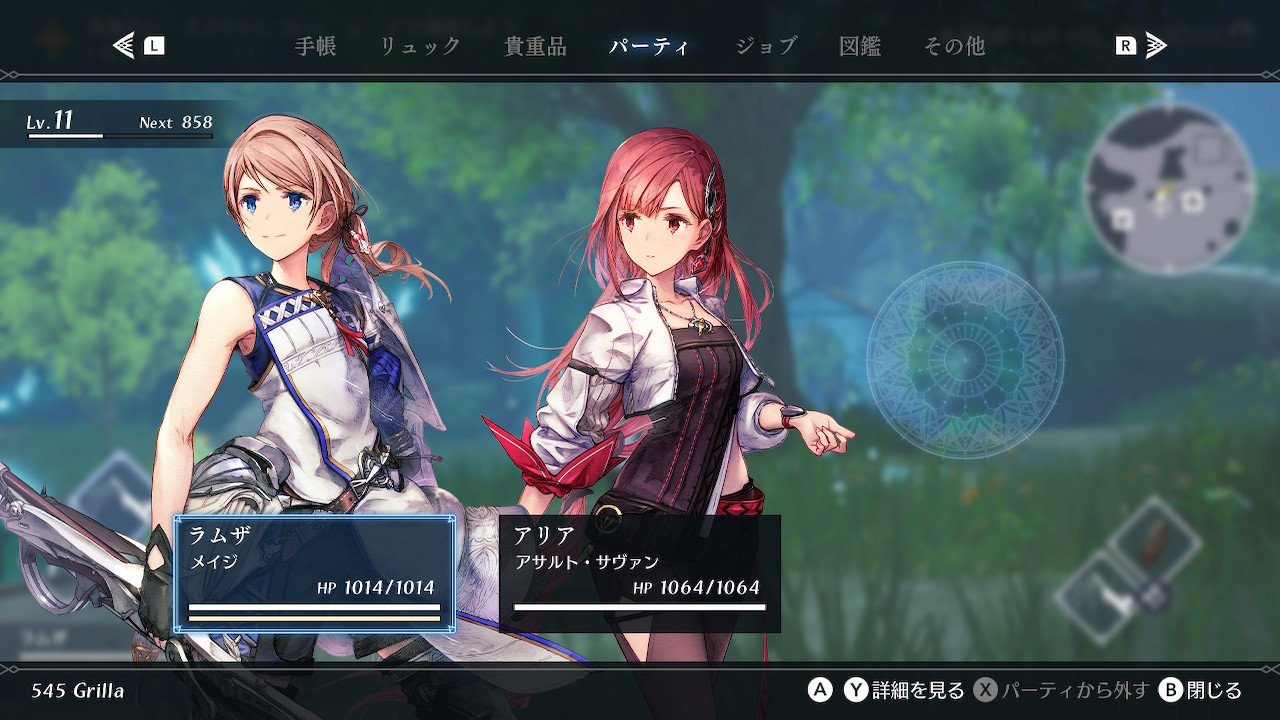1280x720 pixels.
Task: Choose the パーティ tab
Action: 649,46
